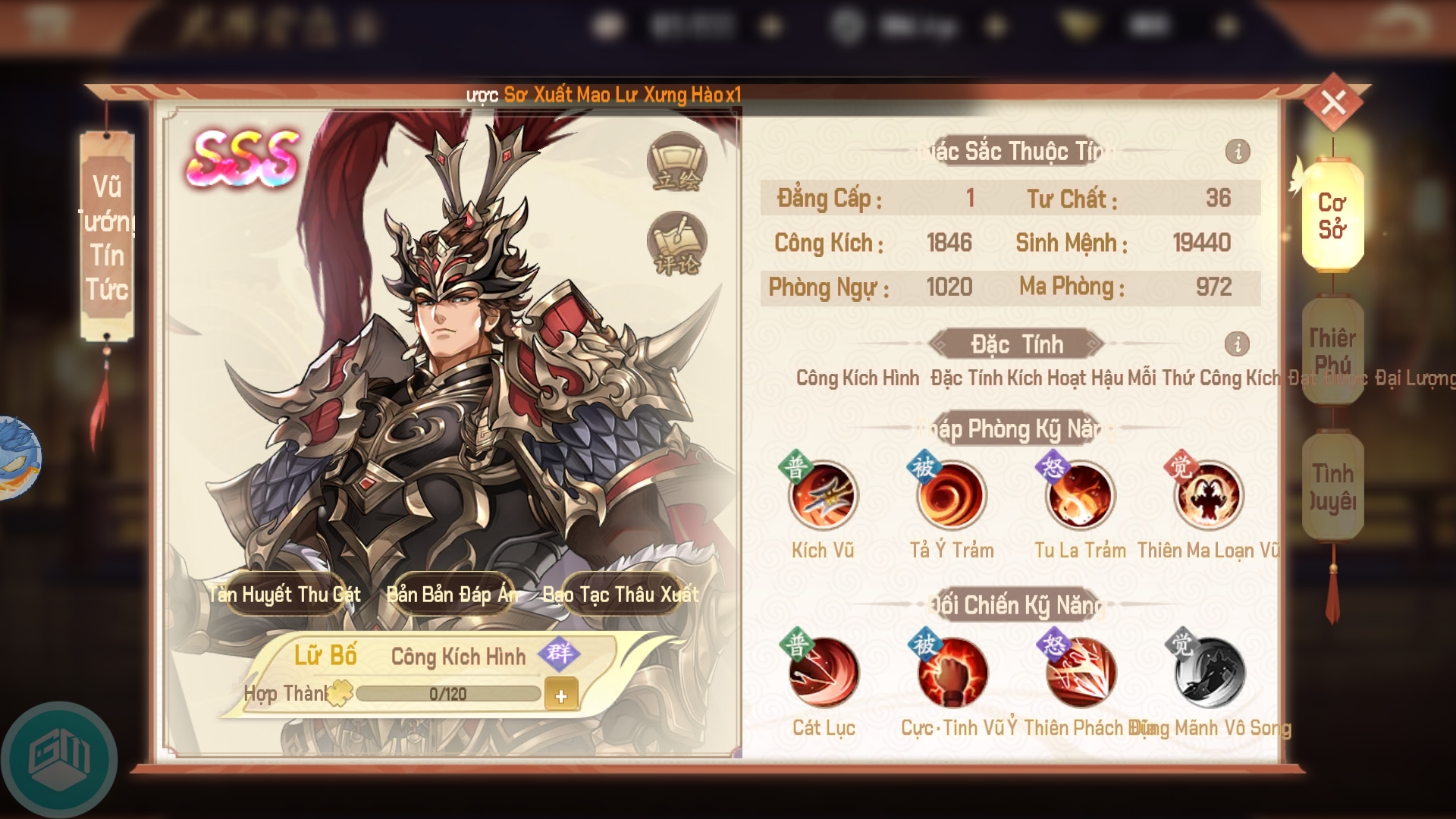Show the Thiên Ma Loạn Vũ skill

click(x=1208, y=496)
